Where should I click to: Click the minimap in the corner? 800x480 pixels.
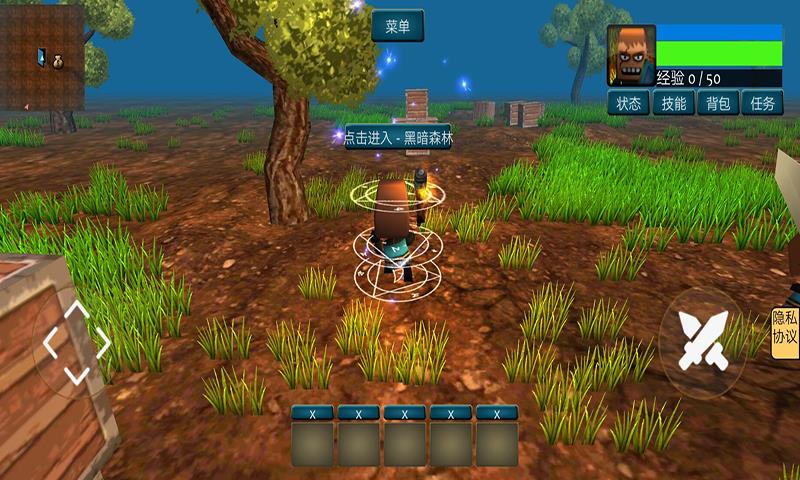(x=42, y=56)
